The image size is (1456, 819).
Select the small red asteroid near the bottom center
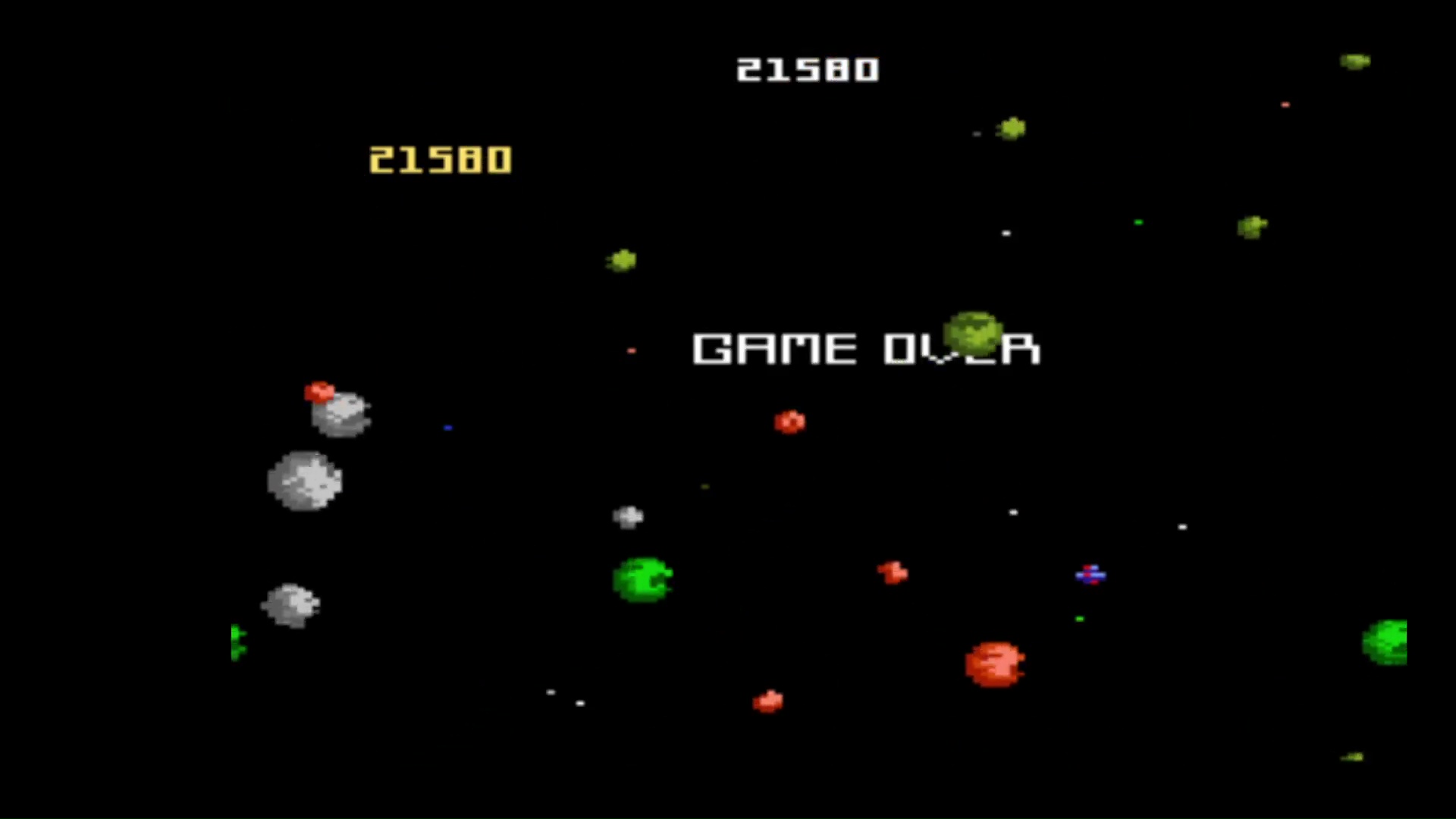coord(767,701)
